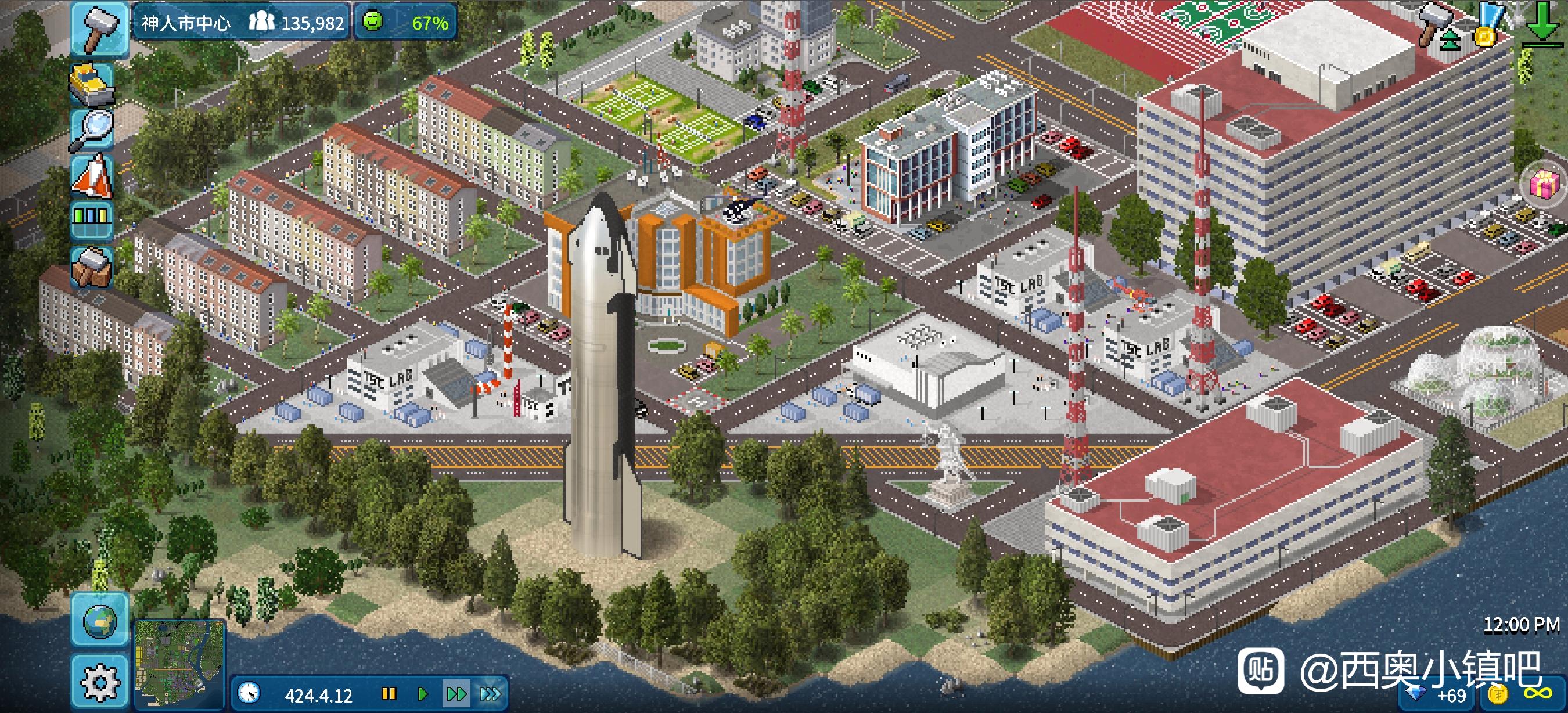Open the gold medal achievements icon

[x=1487, y=26]
